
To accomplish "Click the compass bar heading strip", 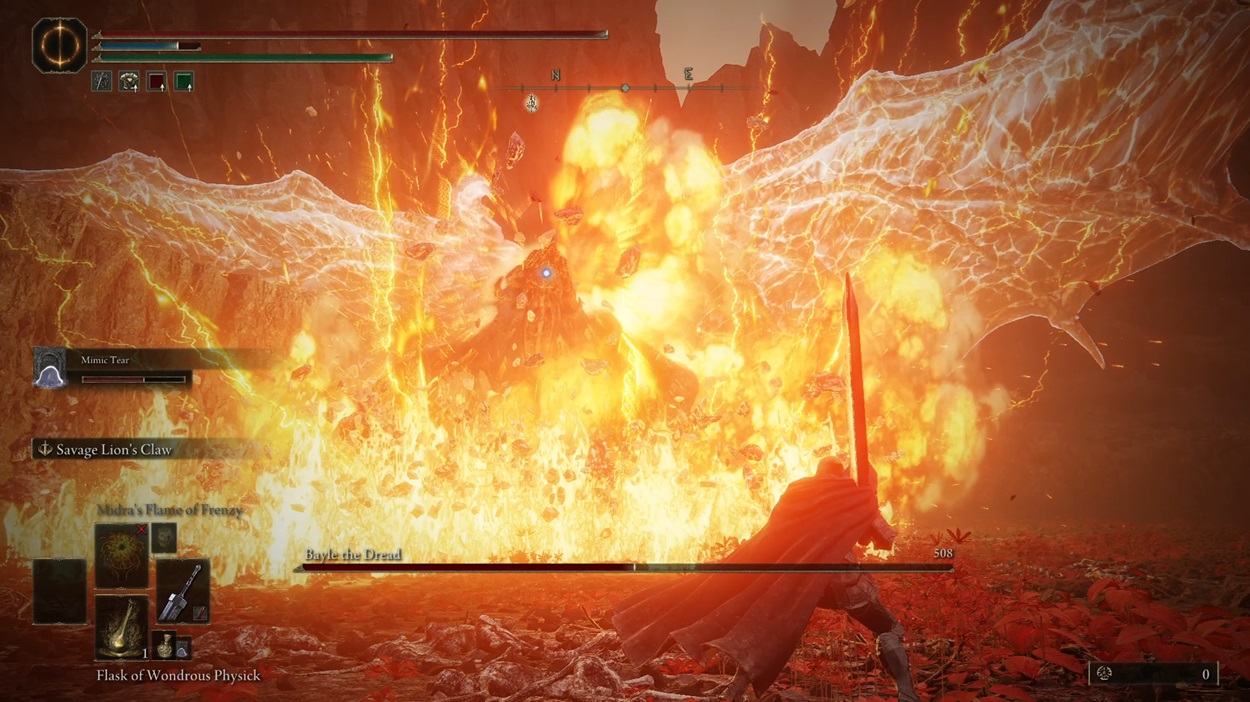I will [625, 88].
